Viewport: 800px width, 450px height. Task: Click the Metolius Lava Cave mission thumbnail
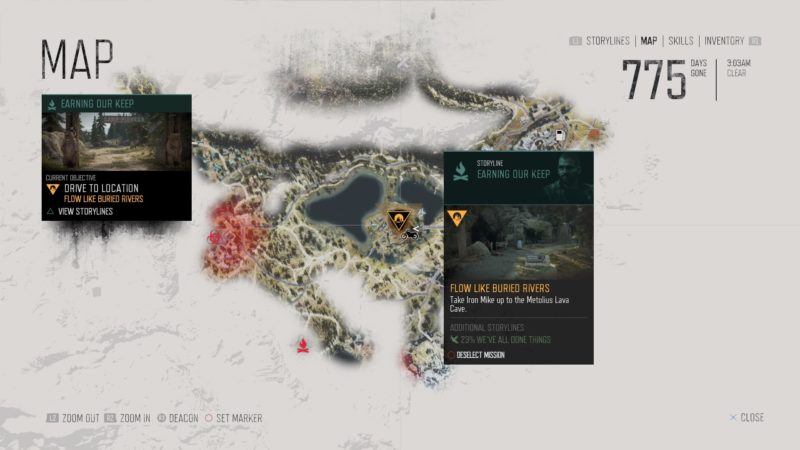[x=518, y=242]
